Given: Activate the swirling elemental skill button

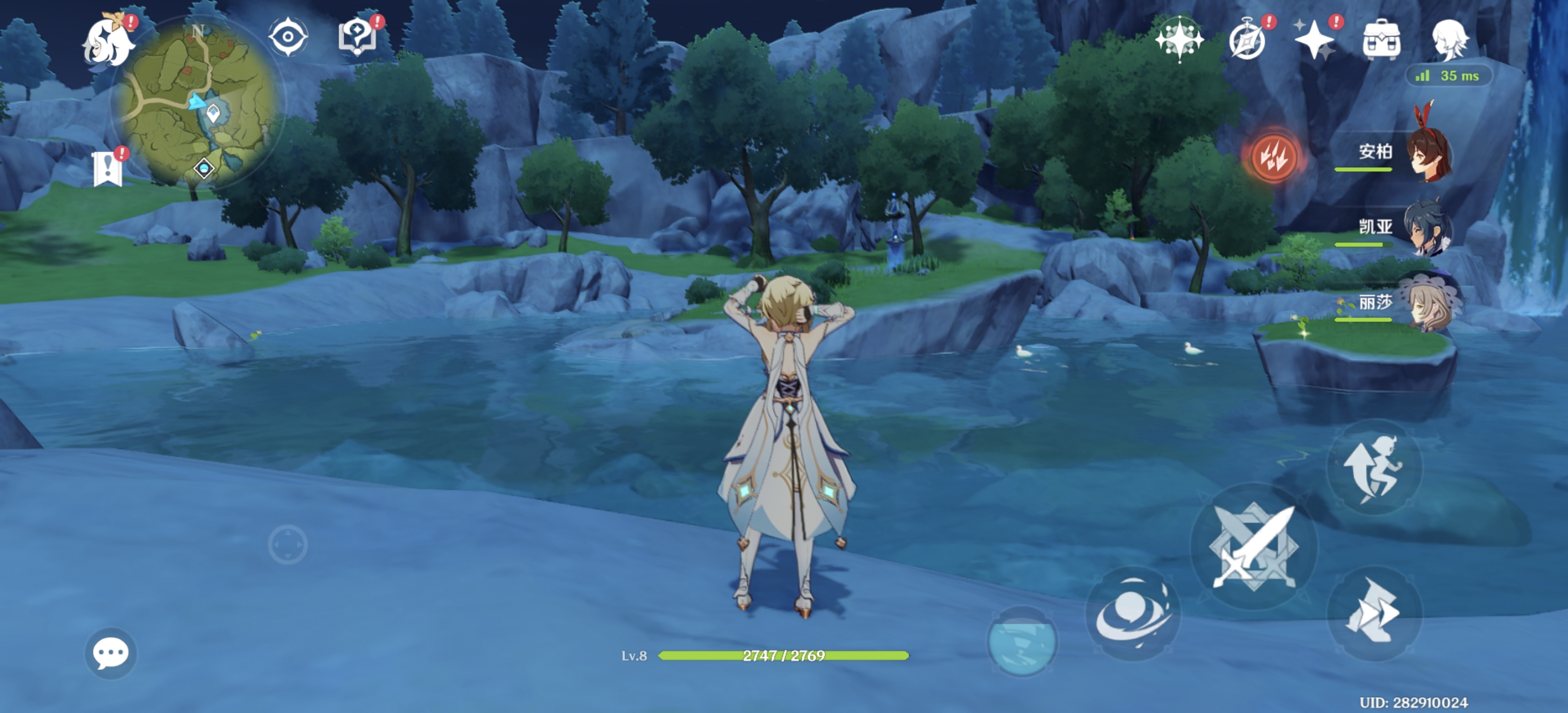Looking at the screenshot, I should (1133, 613).
